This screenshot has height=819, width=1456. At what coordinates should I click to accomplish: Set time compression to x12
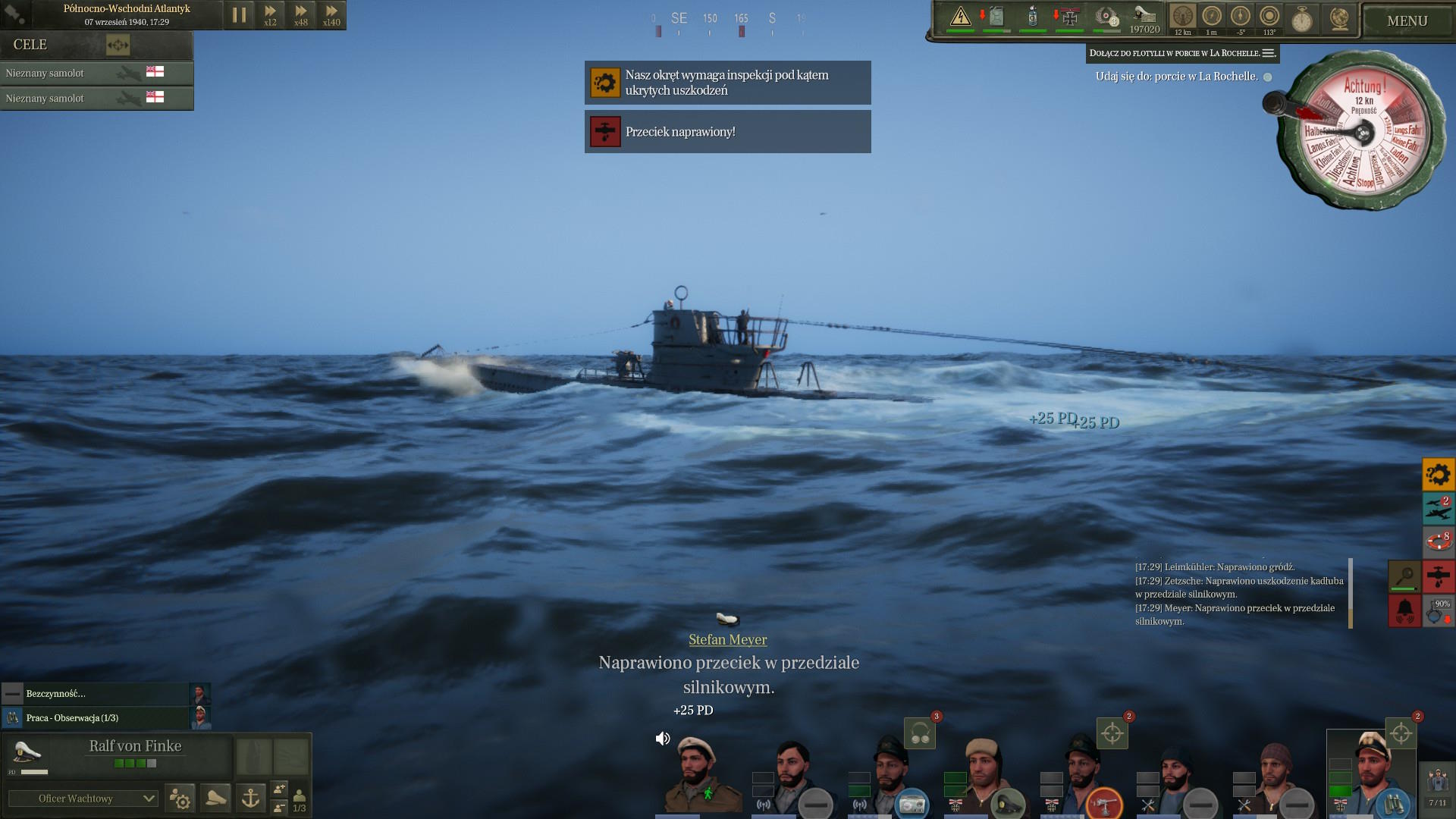click(270, 15)
